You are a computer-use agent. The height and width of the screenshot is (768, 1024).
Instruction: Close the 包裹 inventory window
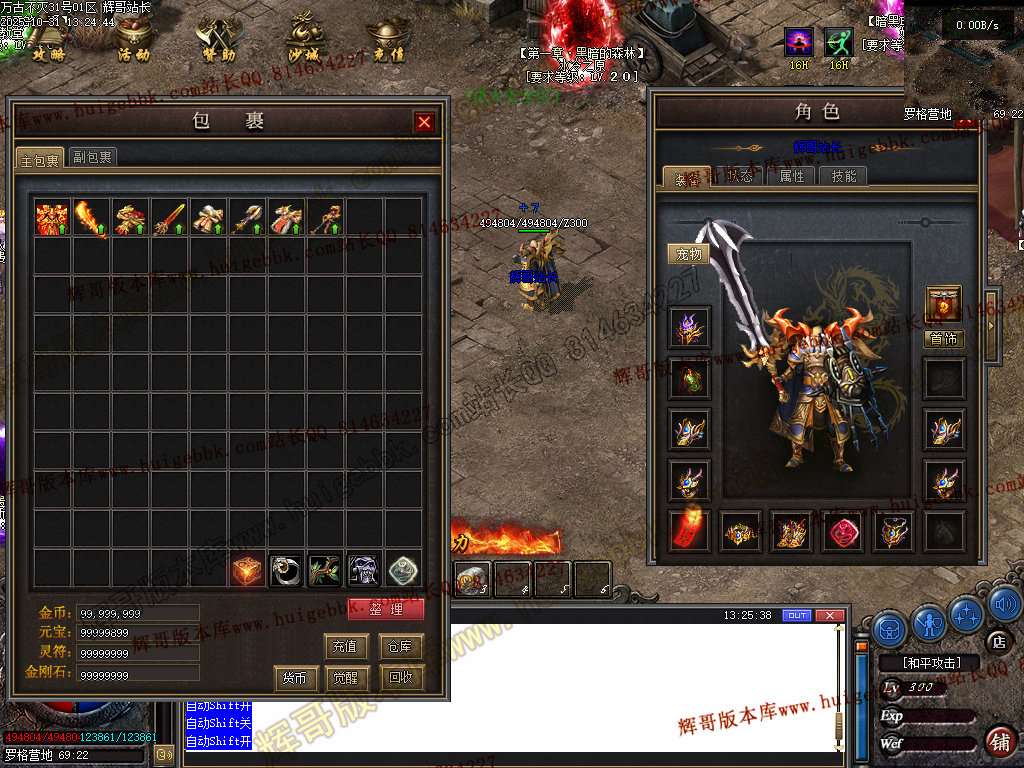click(x=425, y=122)
